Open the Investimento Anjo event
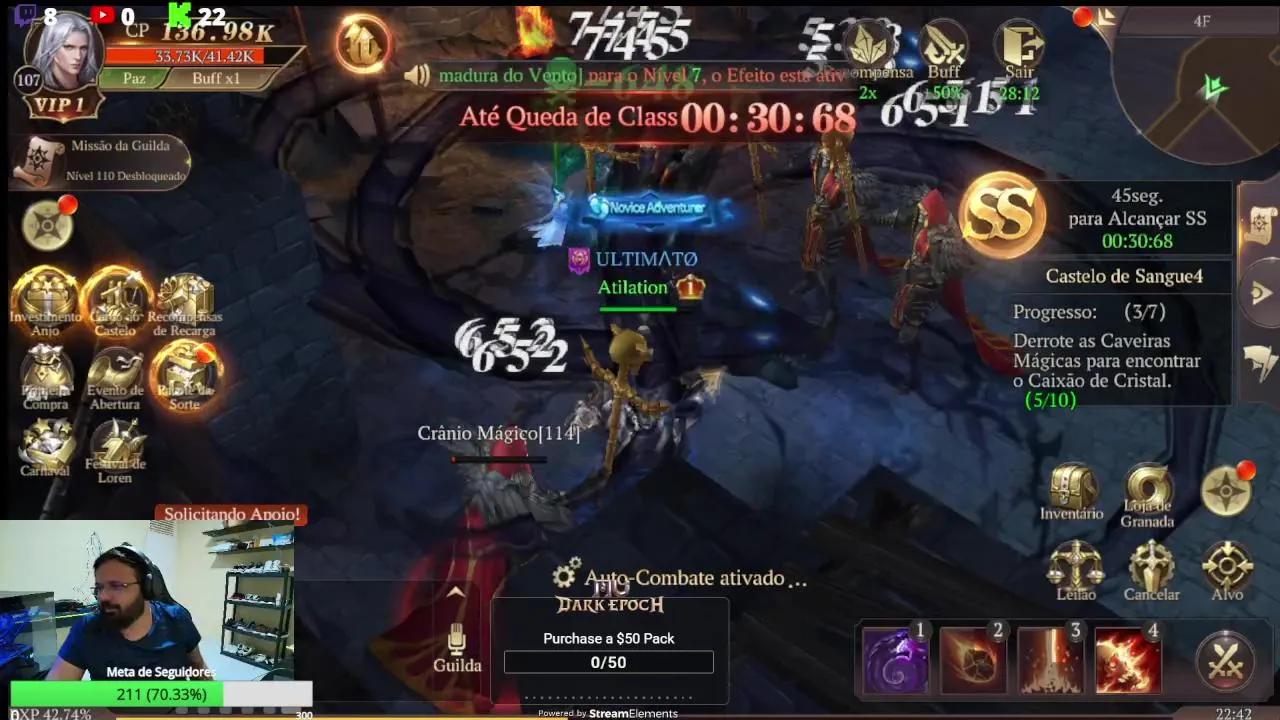The width and height of the screenshot is (1280, 720). [x=45, y=295]
